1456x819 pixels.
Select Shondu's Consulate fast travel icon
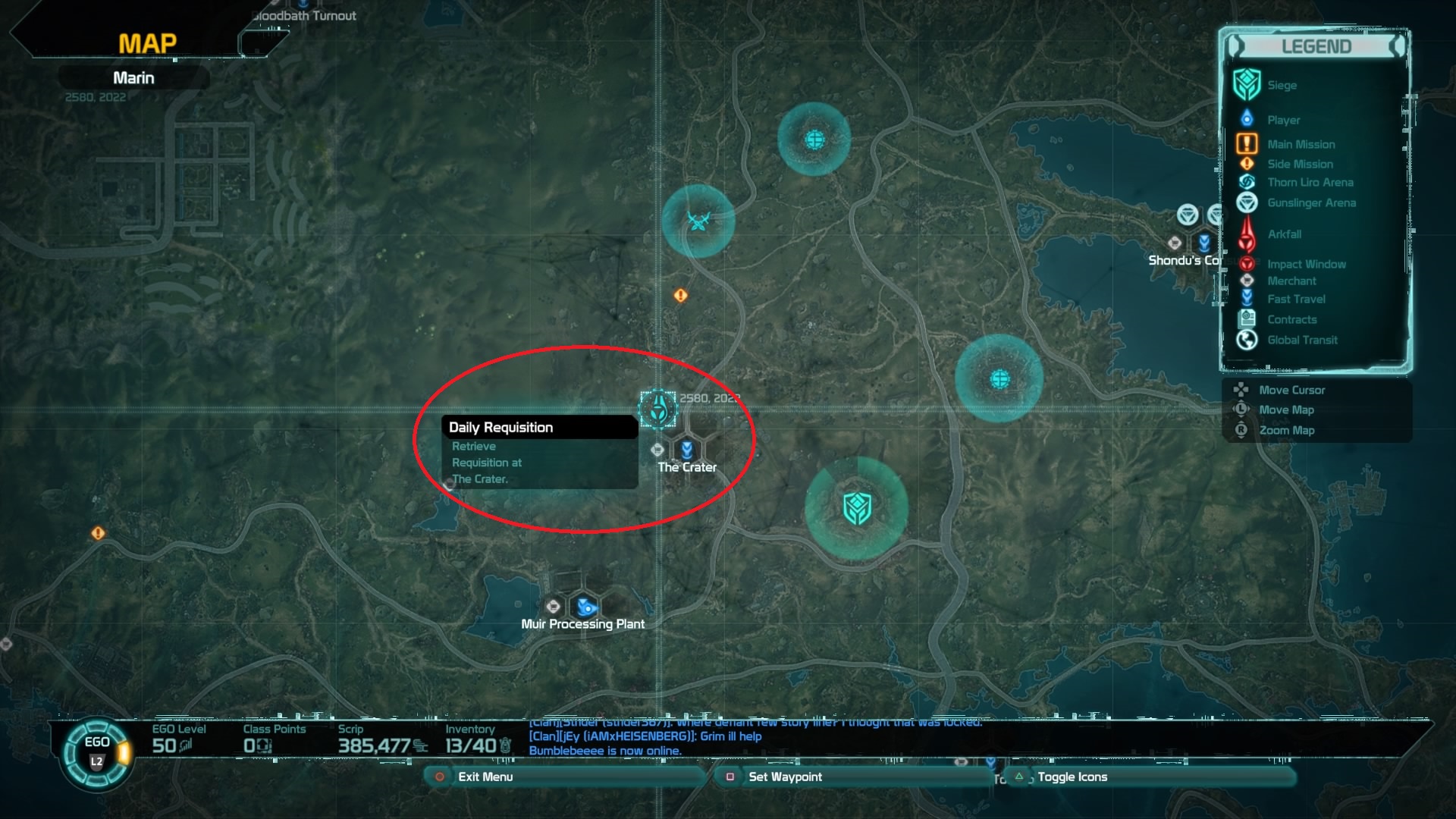(x=1204, y=243)
